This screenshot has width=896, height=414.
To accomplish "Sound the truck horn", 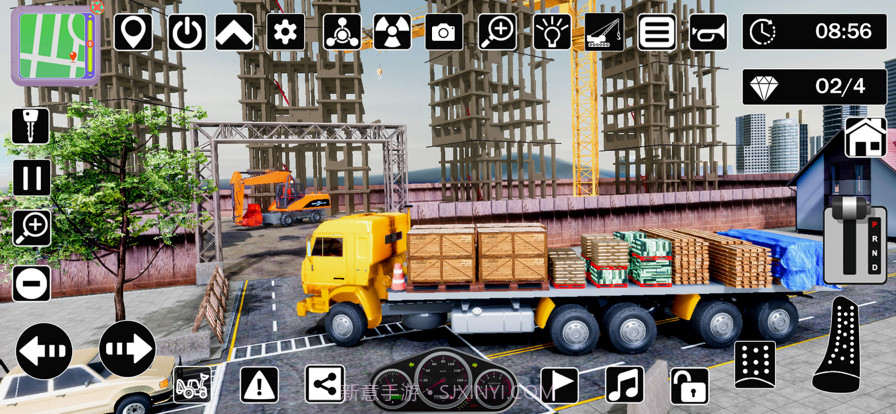I will pyautogui.click(x=708, y=32).
